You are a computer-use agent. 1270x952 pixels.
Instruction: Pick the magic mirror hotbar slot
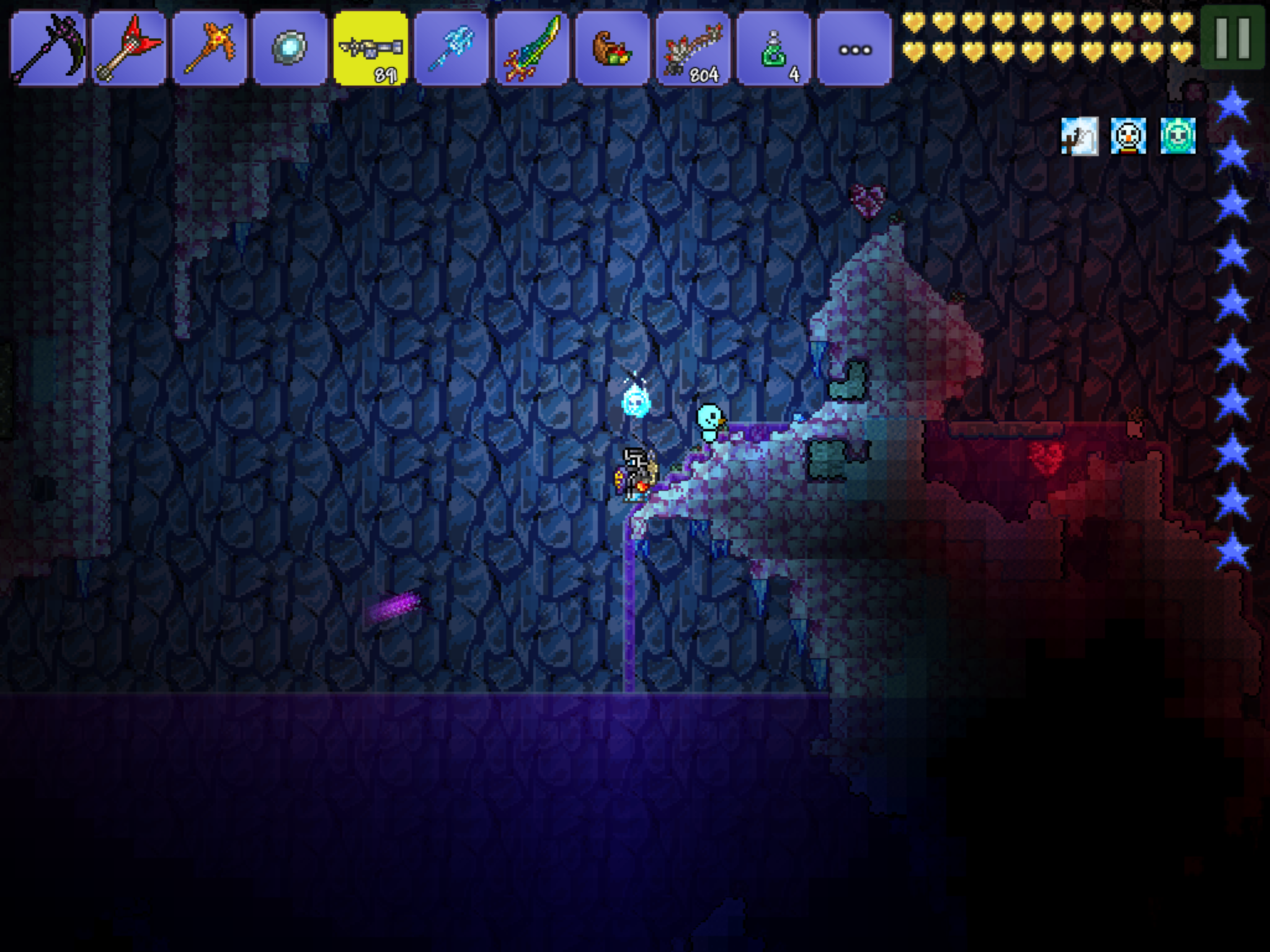(x=290, y=48)
